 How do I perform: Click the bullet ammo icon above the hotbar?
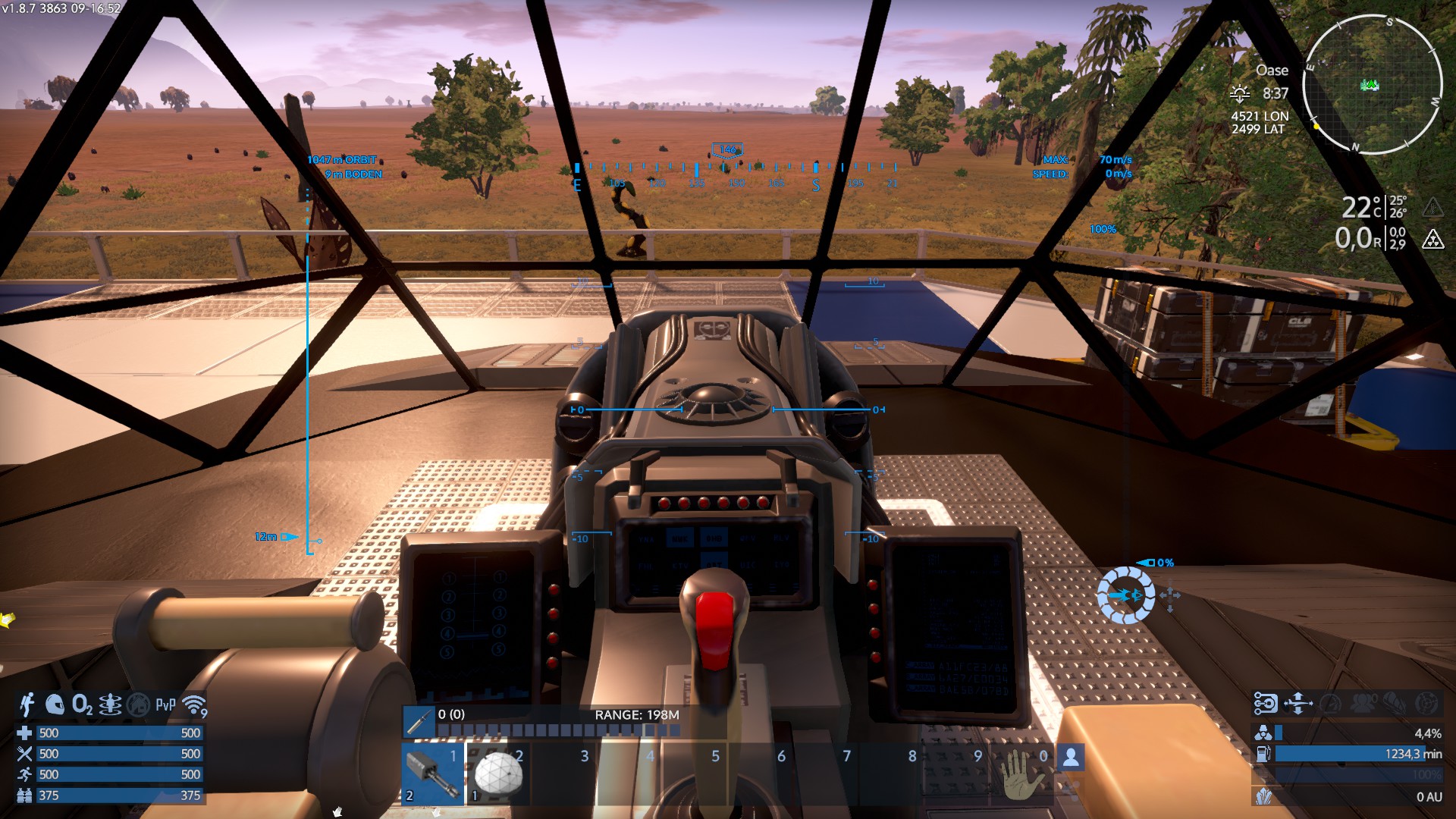[418, 722]
